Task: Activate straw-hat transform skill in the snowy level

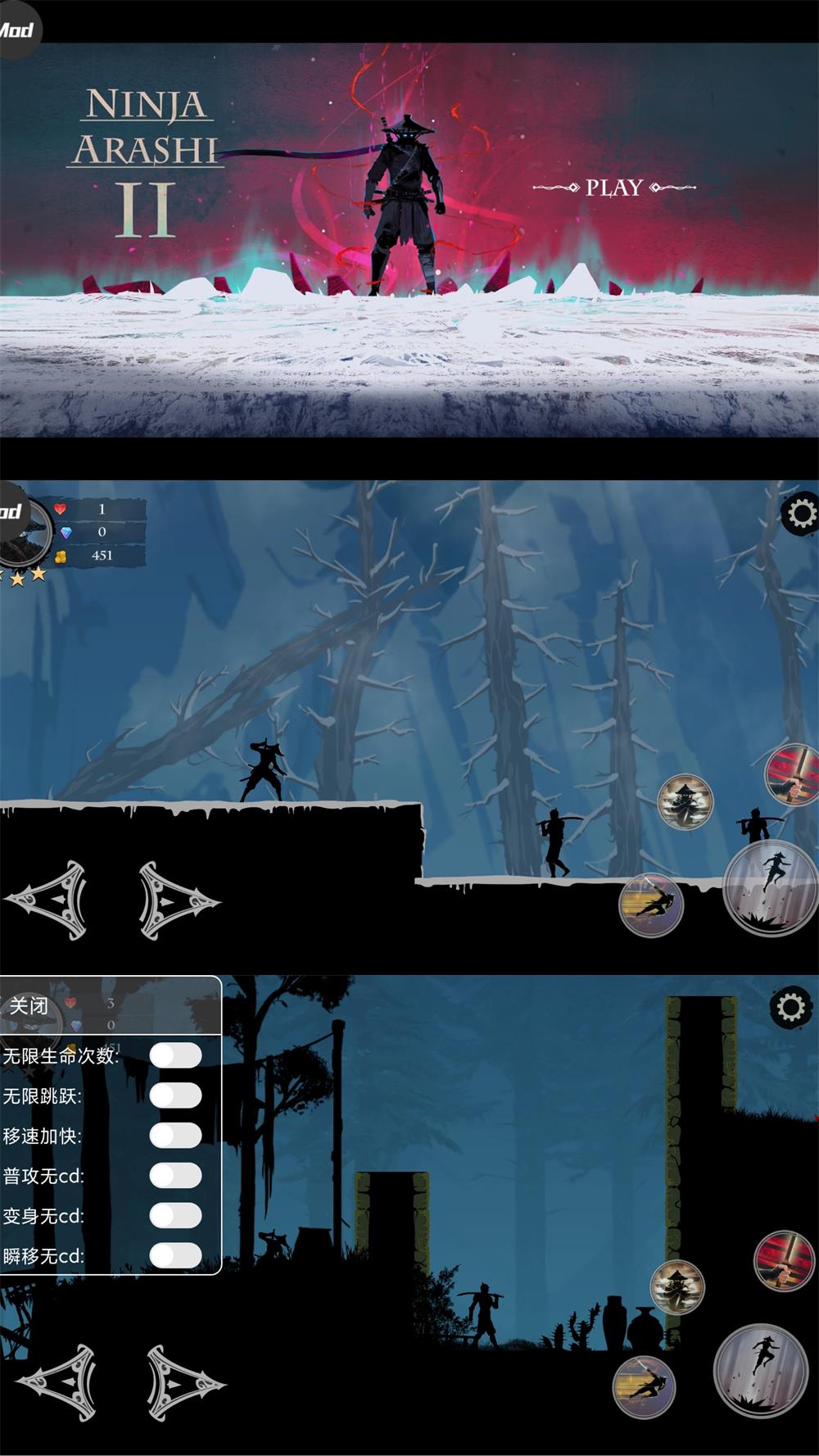Action: [685, 802]
